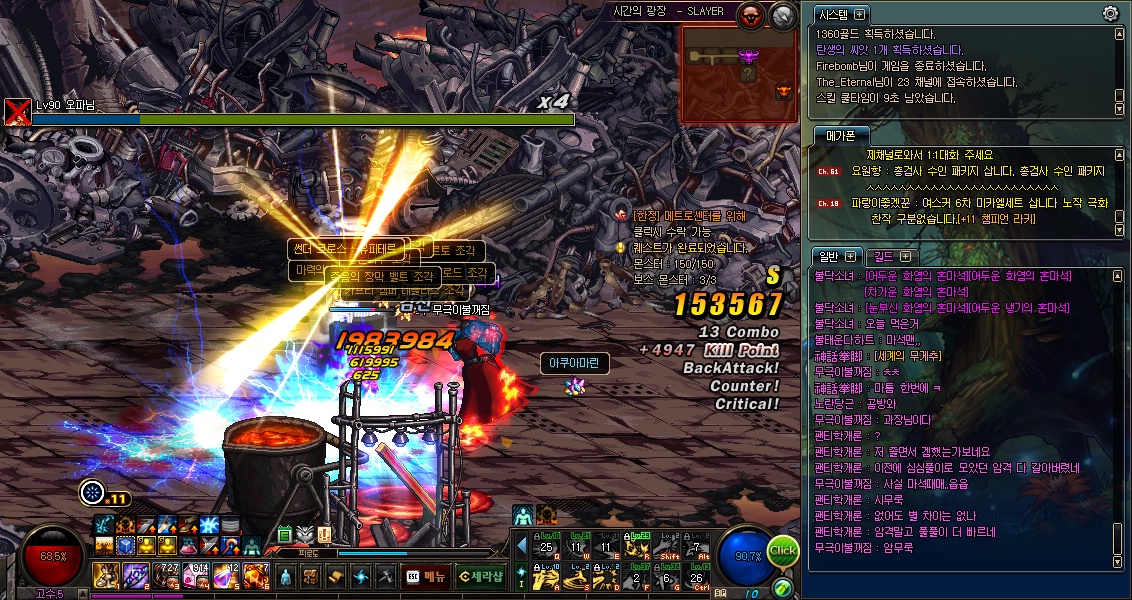Image resolution: width=1132 pixels, height=600 pixels.
Task: Click the gray round icon beside the skull
Action: pyautogui.click(x=783, y=14)
